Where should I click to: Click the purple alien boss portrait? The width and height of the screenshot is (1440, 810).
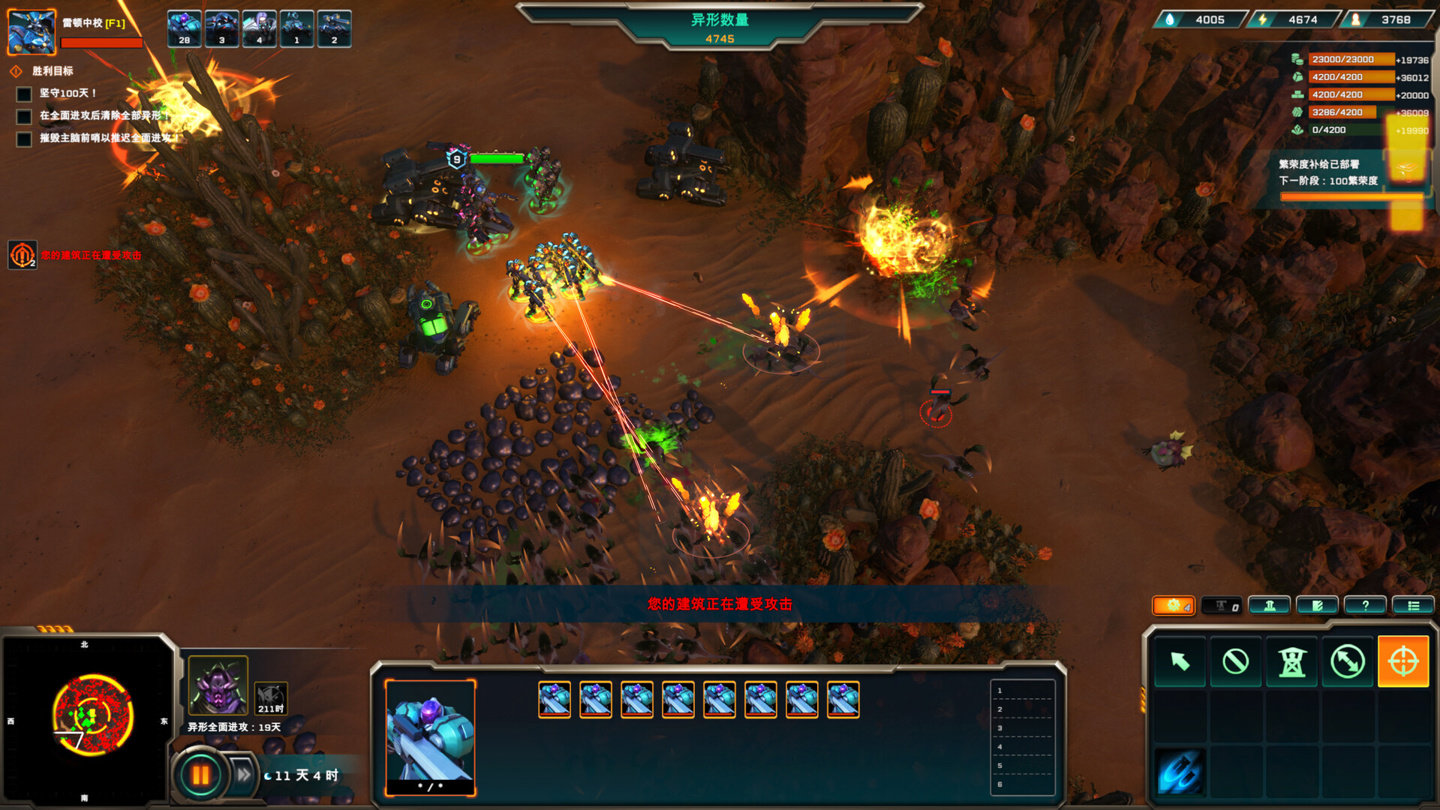[218, 685]
